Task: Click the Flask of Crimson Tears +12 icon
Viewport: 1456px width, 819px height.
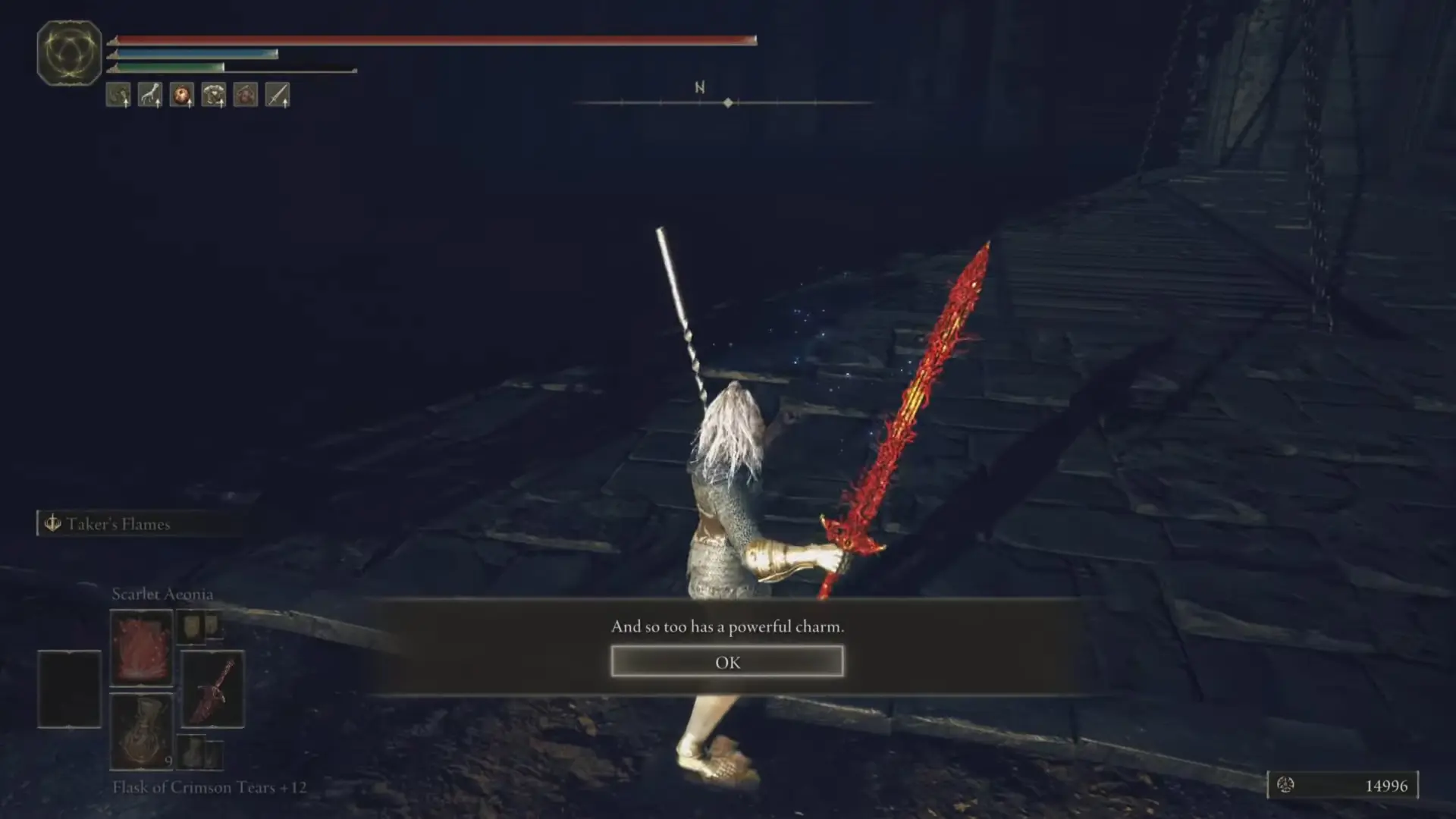Action: pyautogui.click(x=143, y=732)
